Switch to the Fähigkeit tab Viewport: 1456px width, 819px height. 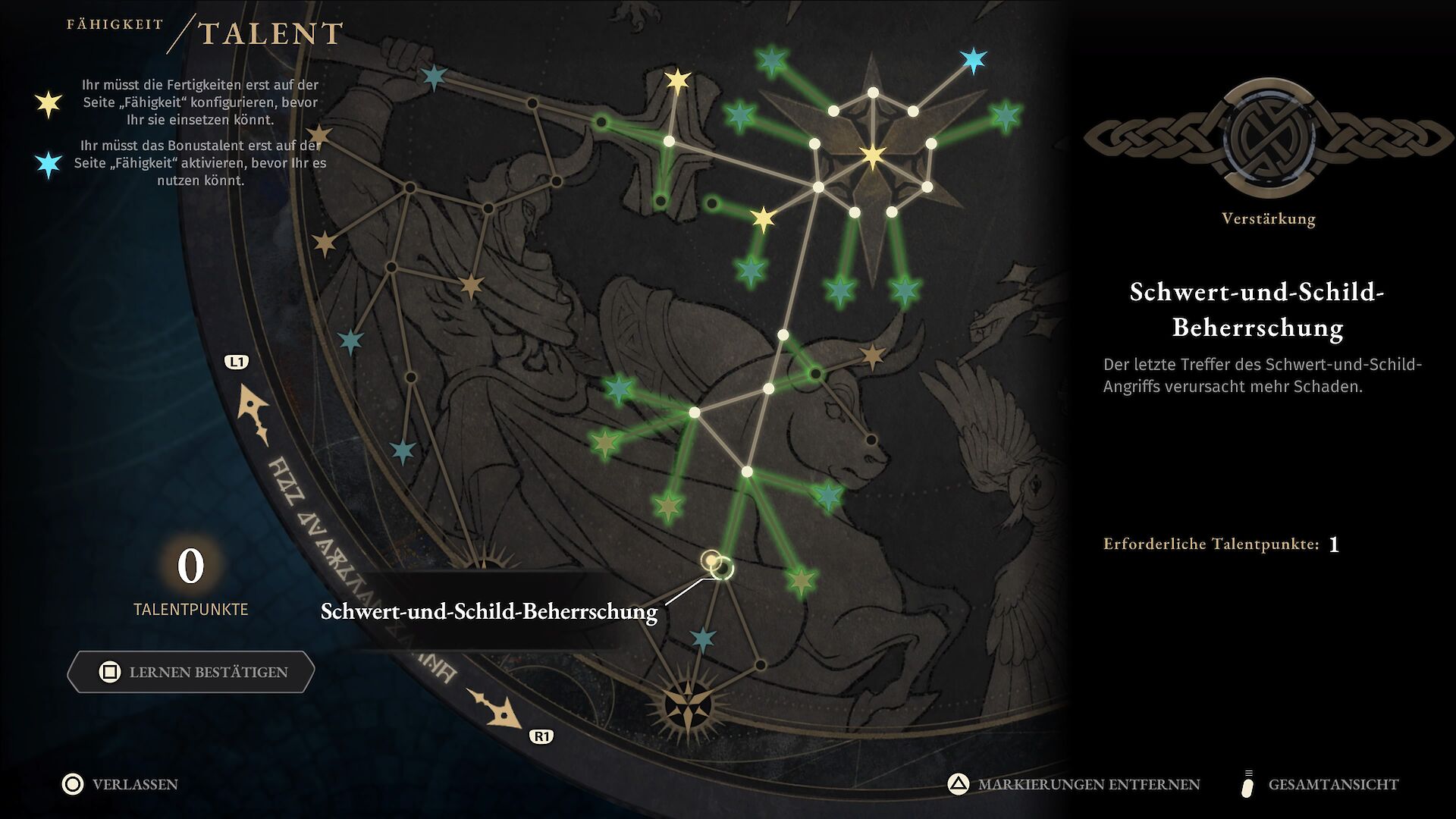pos(115,24)
